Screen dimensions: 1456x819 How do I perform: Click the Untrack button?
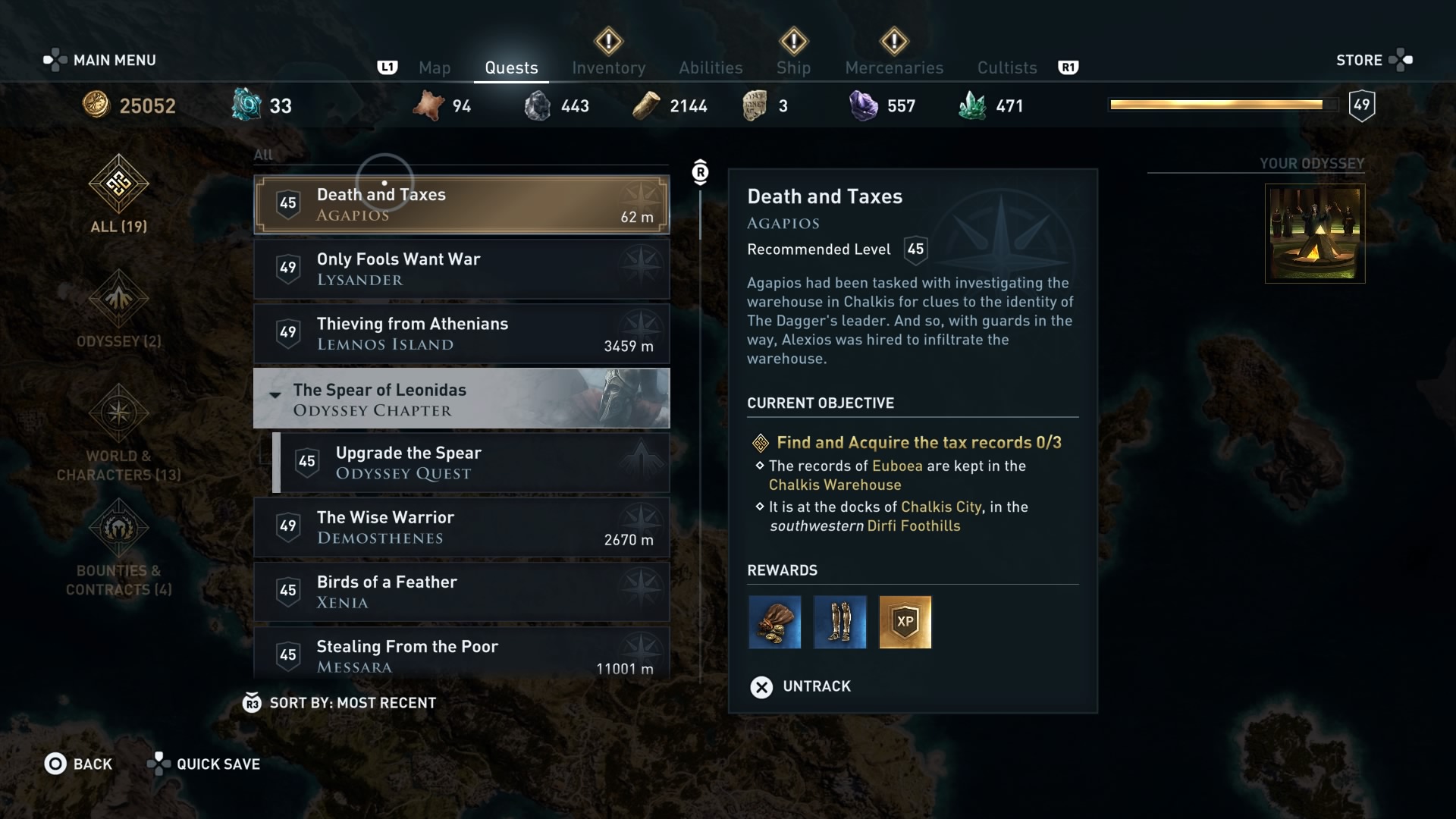pos(799,686)
